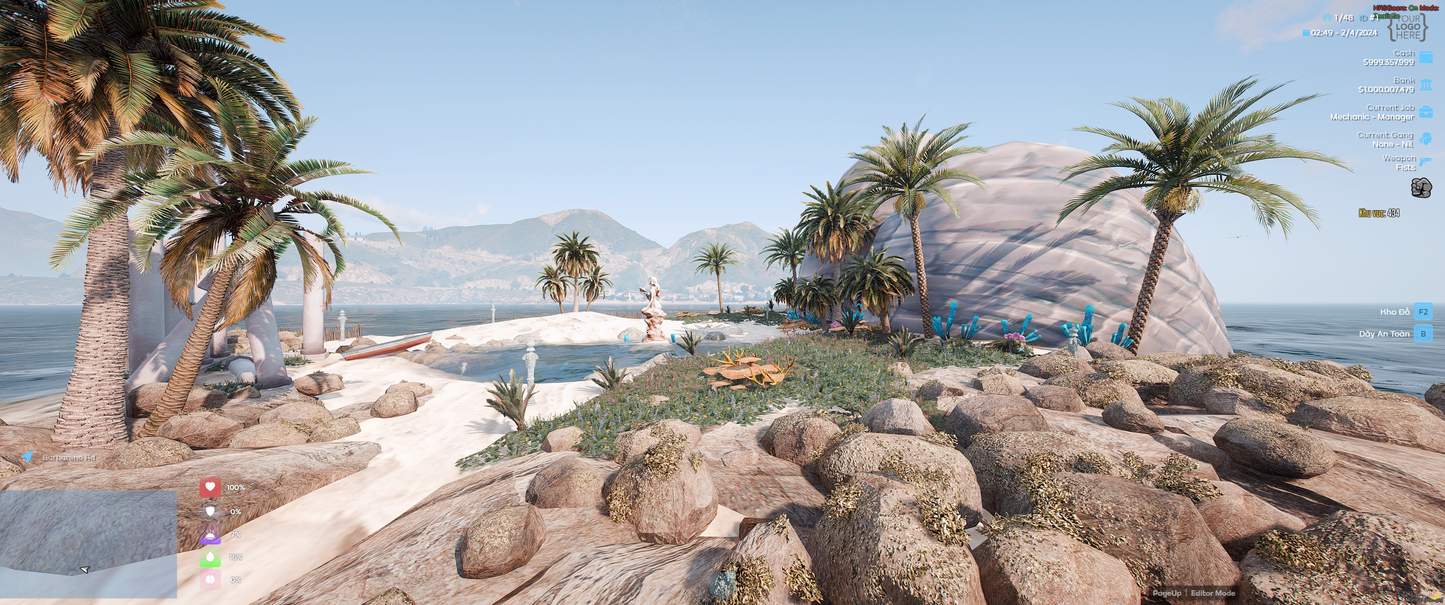This screenshot has height=605, width=1445.
Task: Select the purple hunger food icon
Action: 210,535
